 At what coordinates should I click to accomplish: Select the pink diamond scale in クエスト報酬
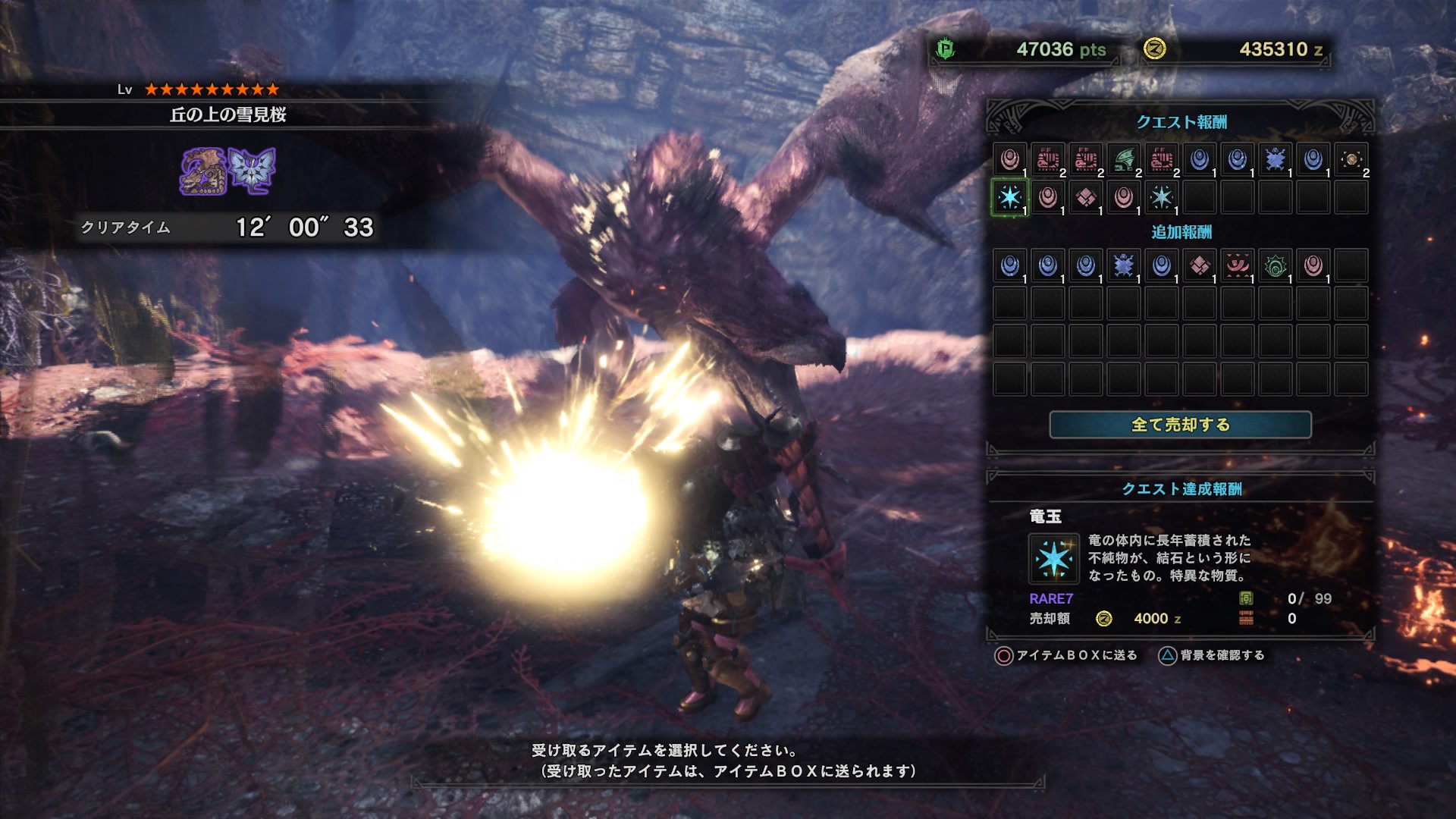[1085, 198]
